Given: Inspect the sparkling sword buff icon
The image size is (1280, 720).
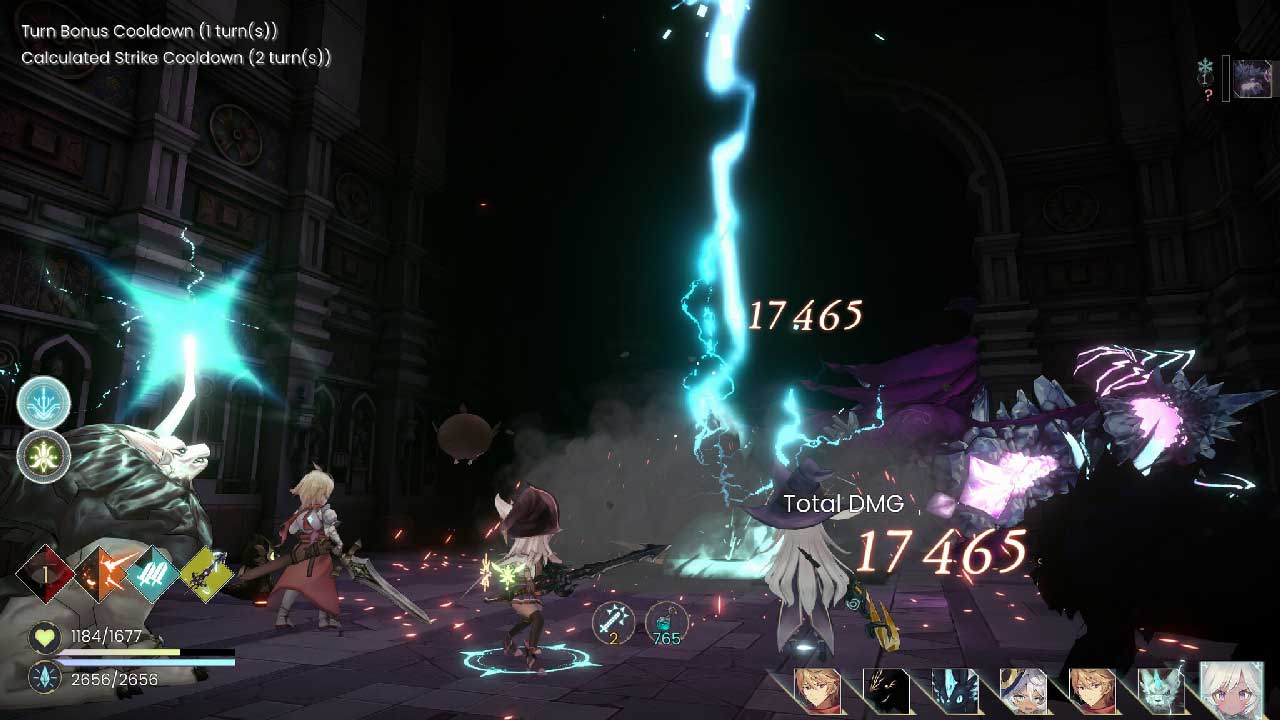Looking at the screenshot, I should 613,622.
